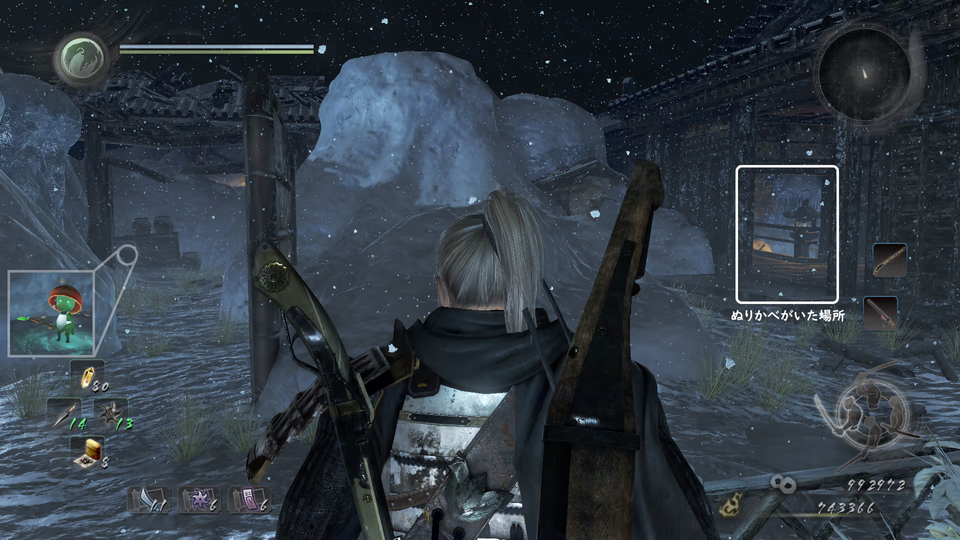The image size is (960, 540).
Task: Use the yellow box item slot
Action: (x=87, y=452)
